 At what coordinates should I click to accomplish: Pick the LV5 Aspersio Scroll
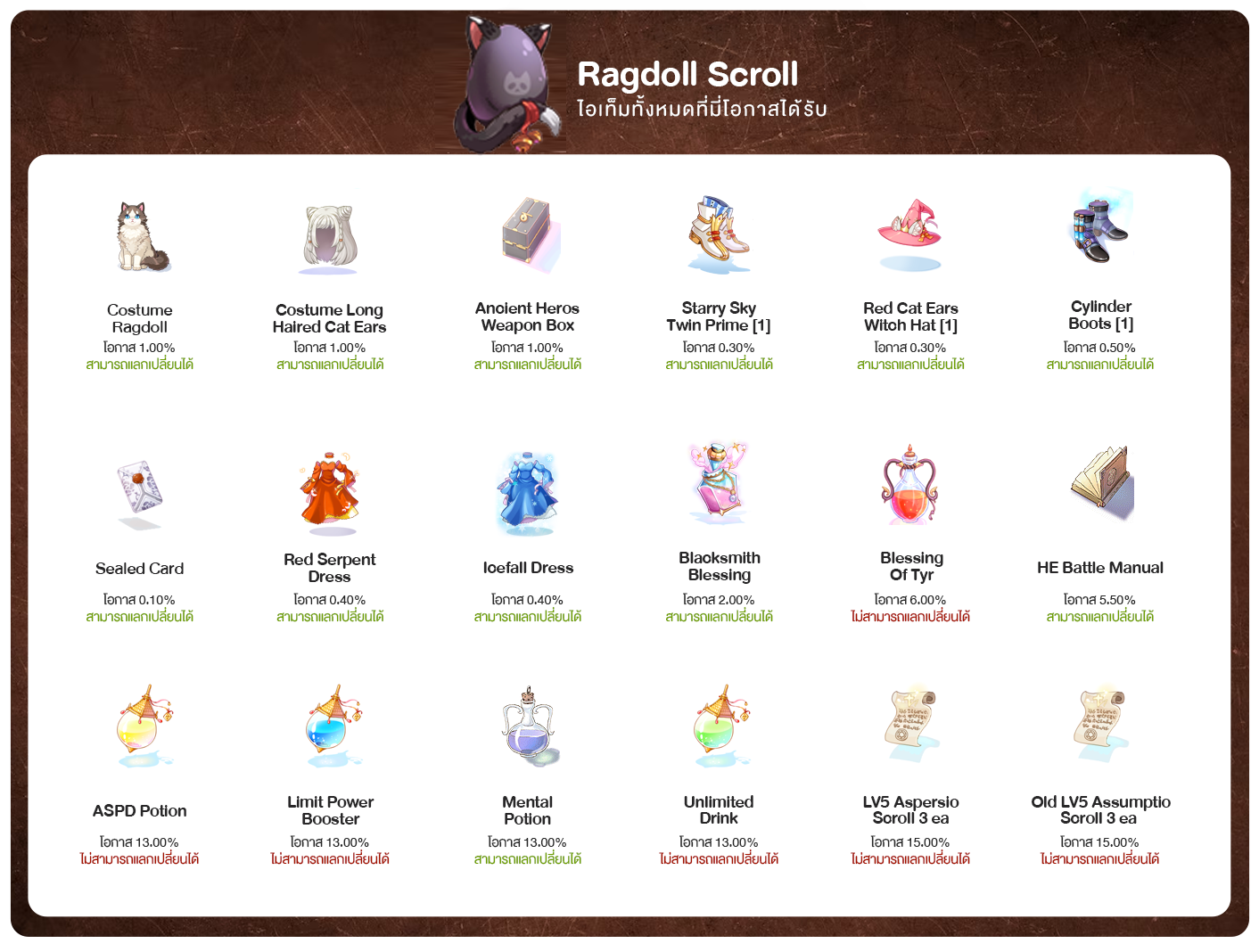pyautogui.click(x=909, y=723)
